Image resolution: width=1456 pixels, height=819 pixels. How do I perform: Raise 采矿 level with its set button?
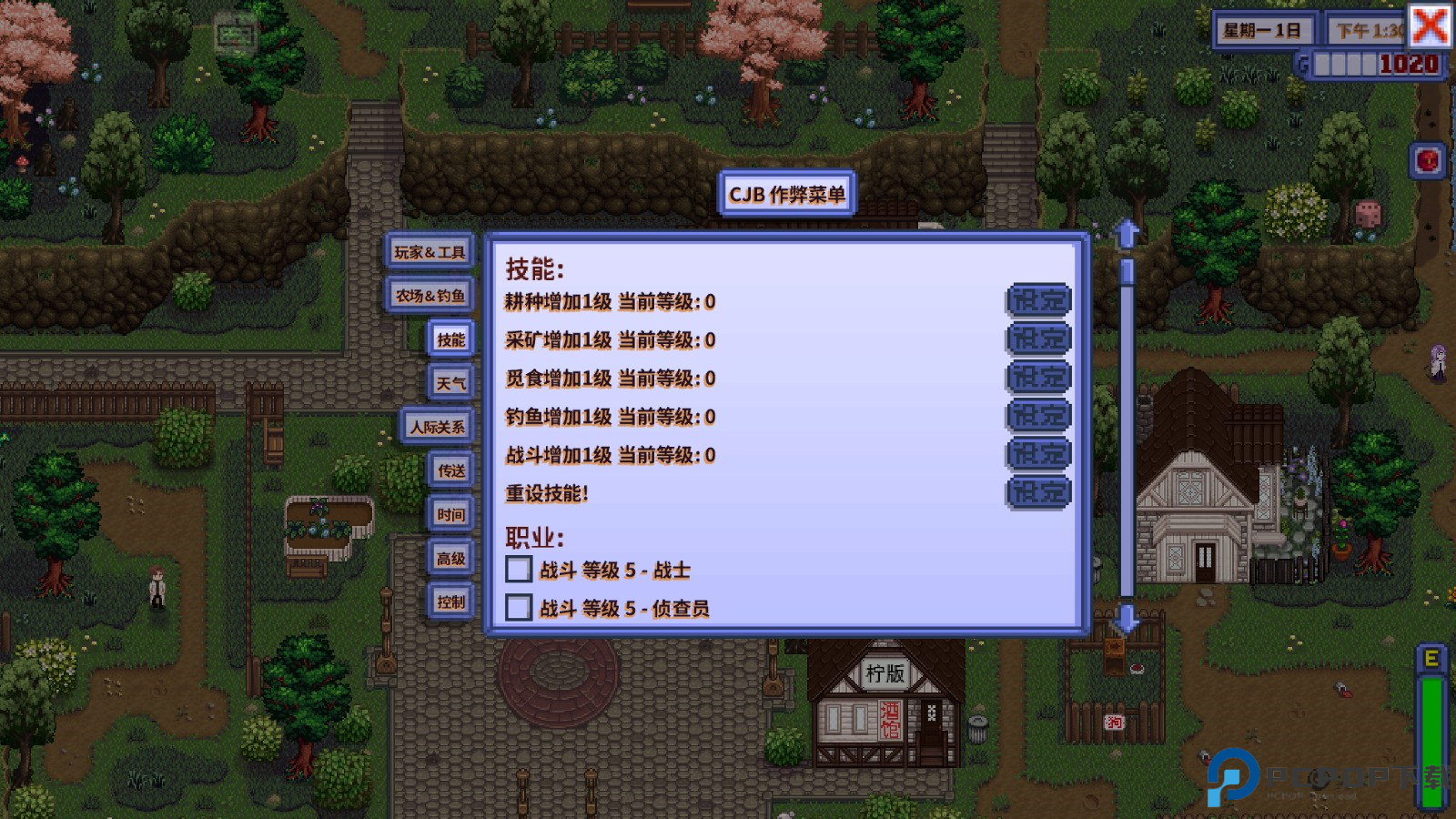tap(1038, 339)
